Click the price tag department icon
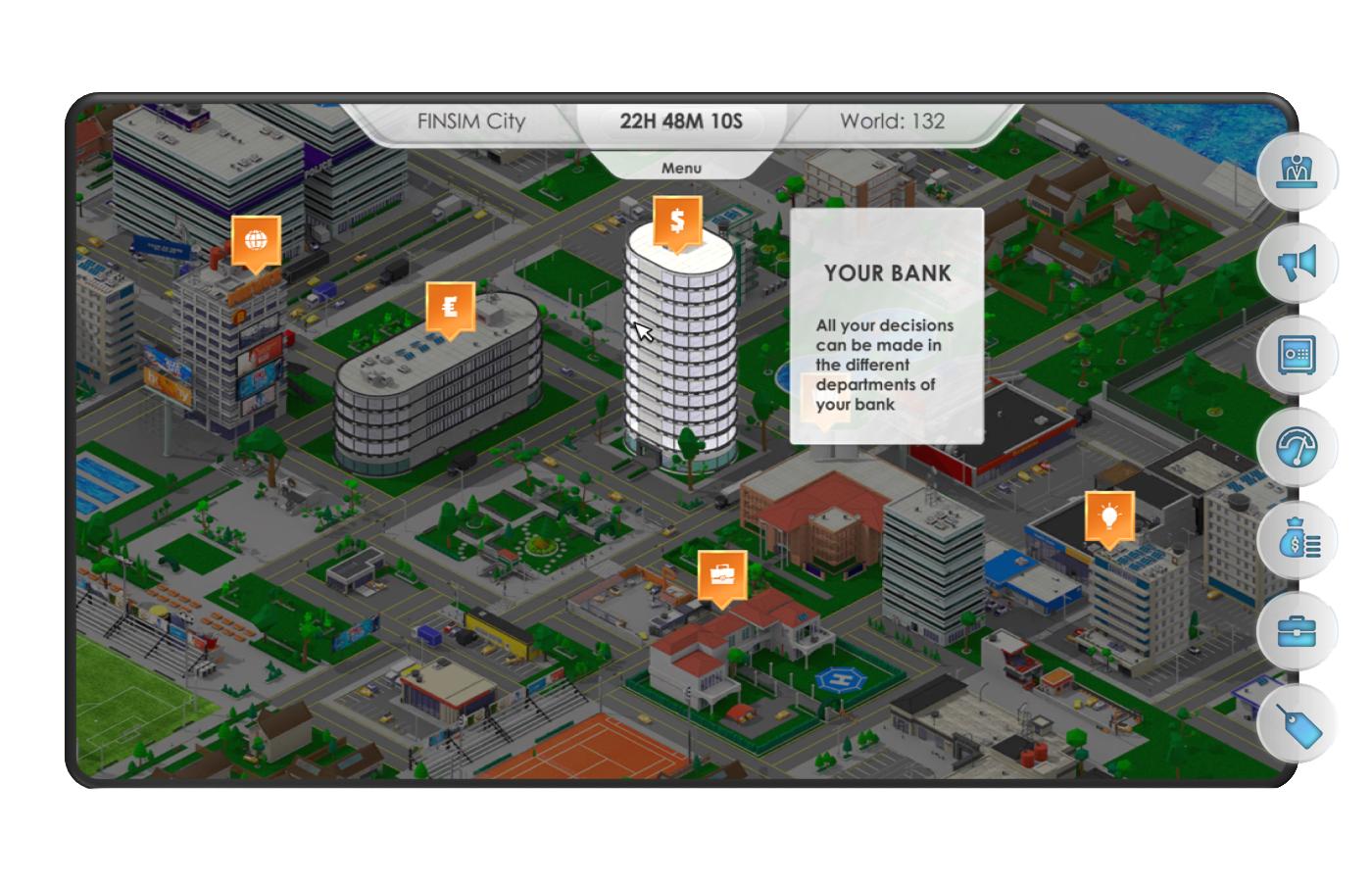Screen dimensions: 1372x885 tap(1298, 725)
